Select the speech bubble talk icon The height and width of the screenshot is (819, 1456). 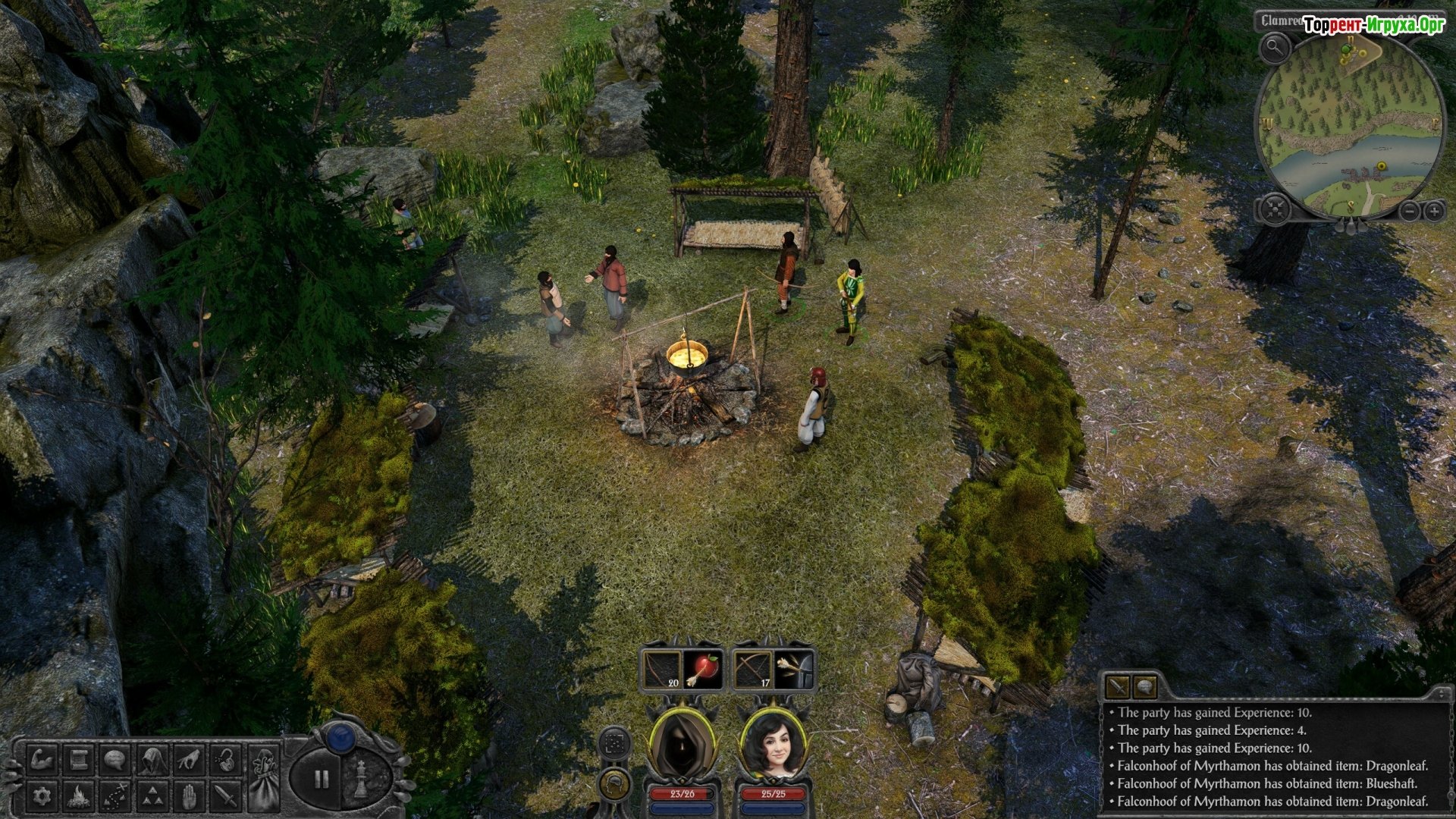pyautogui.click(x=115, y=759)
